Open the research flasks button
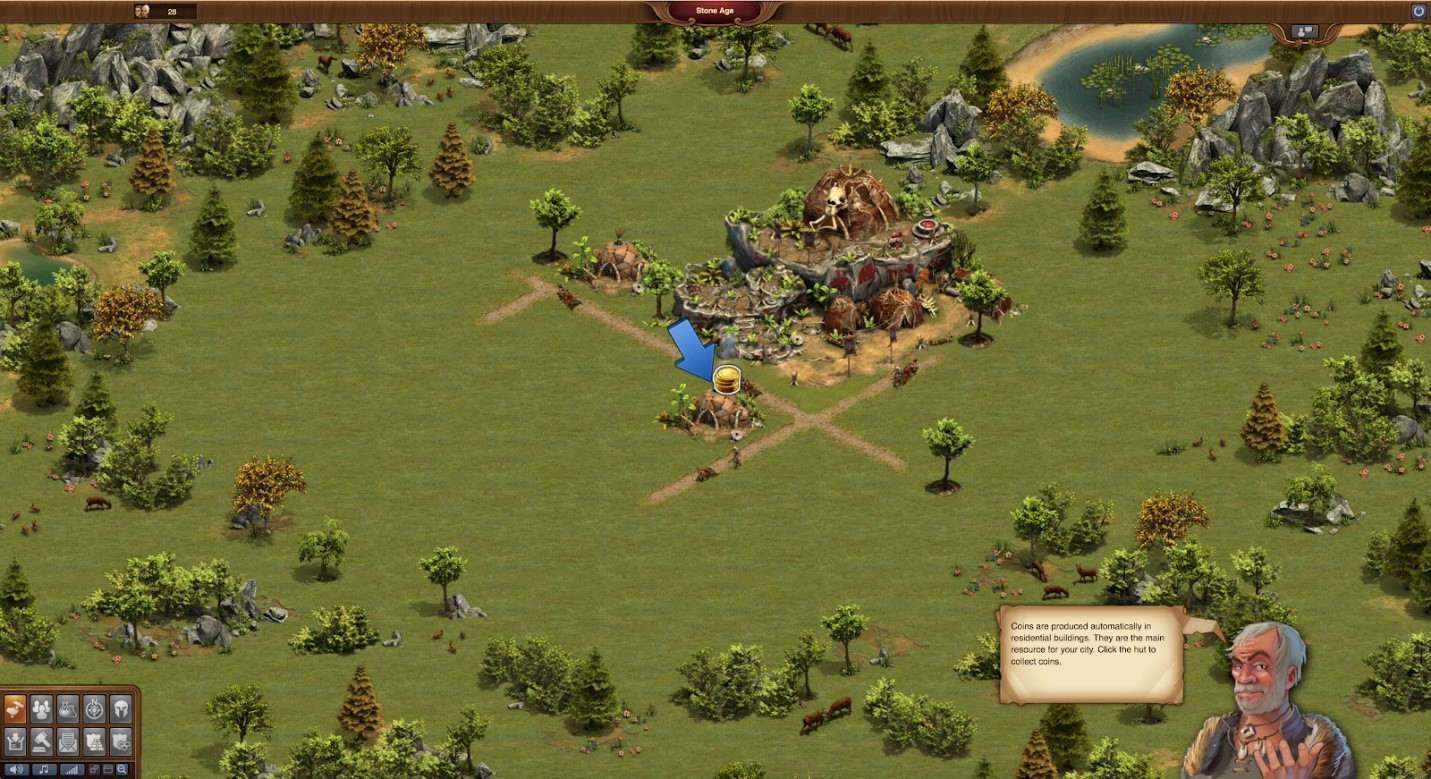This screenshot has height=779, width=1431. pyautogui.click(x=68, y=709)
